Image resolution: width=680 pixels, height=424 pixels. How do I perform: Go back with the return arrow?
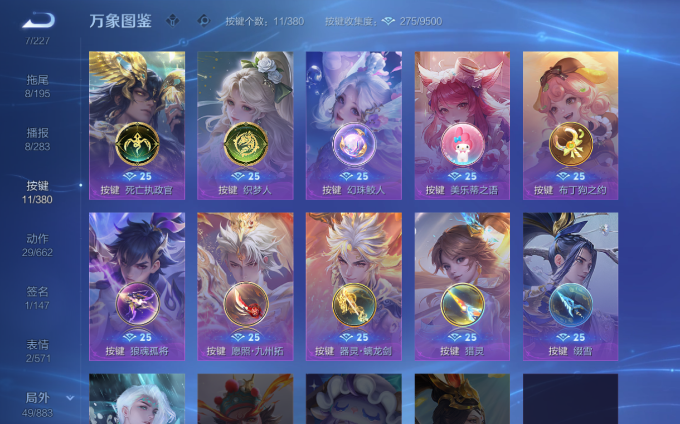[38, 19]
